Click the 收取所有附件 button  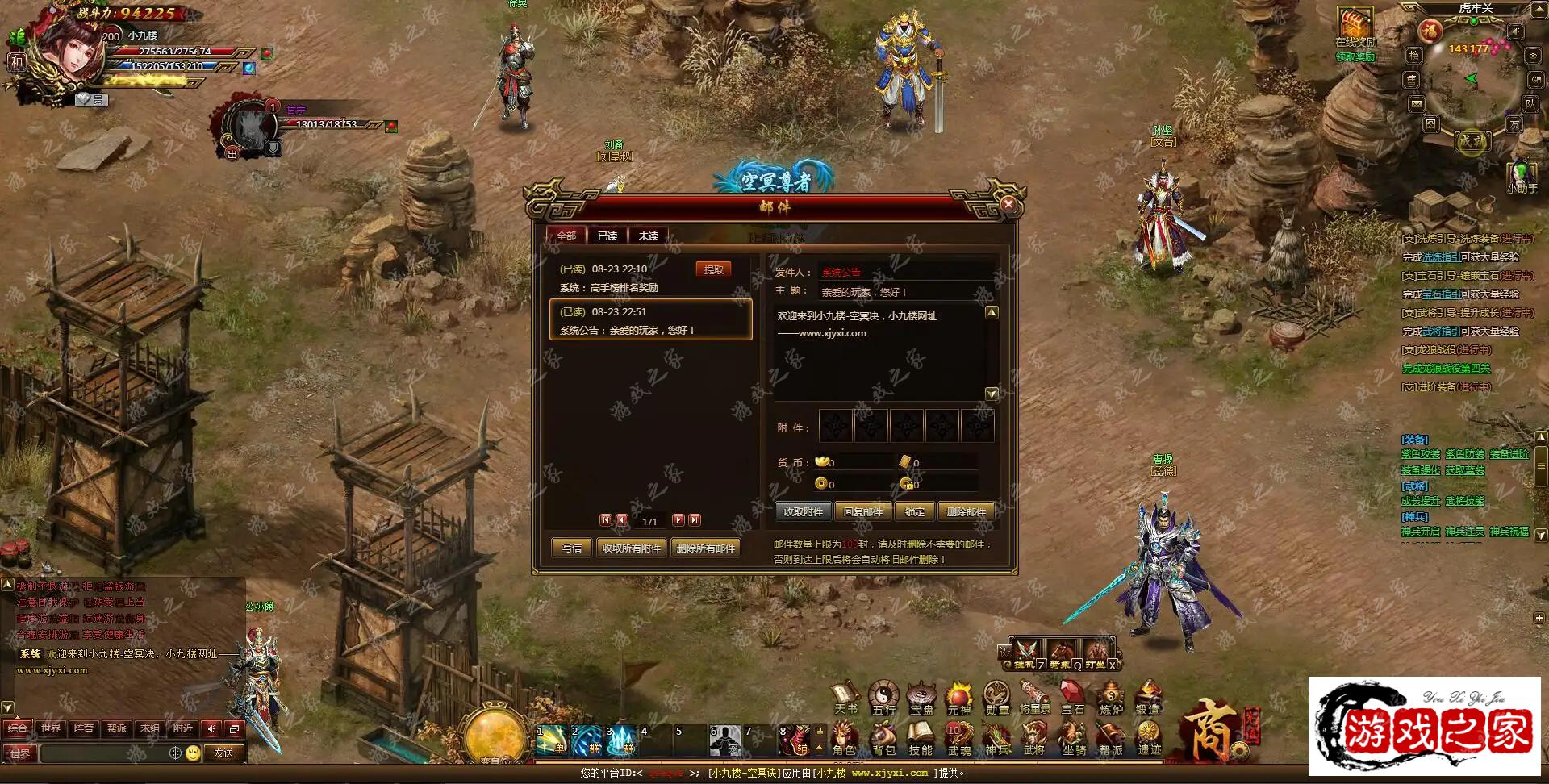click(631, 548)
